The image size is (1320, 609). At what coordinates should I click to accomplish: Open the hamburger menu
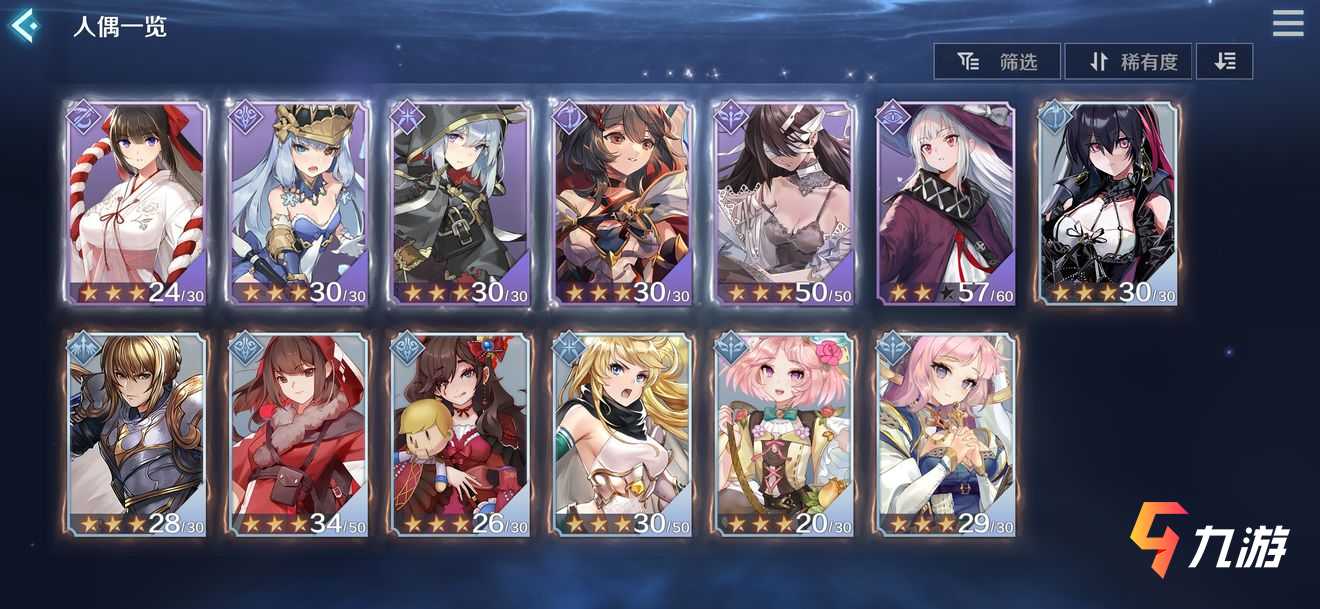pos(1288,23)
